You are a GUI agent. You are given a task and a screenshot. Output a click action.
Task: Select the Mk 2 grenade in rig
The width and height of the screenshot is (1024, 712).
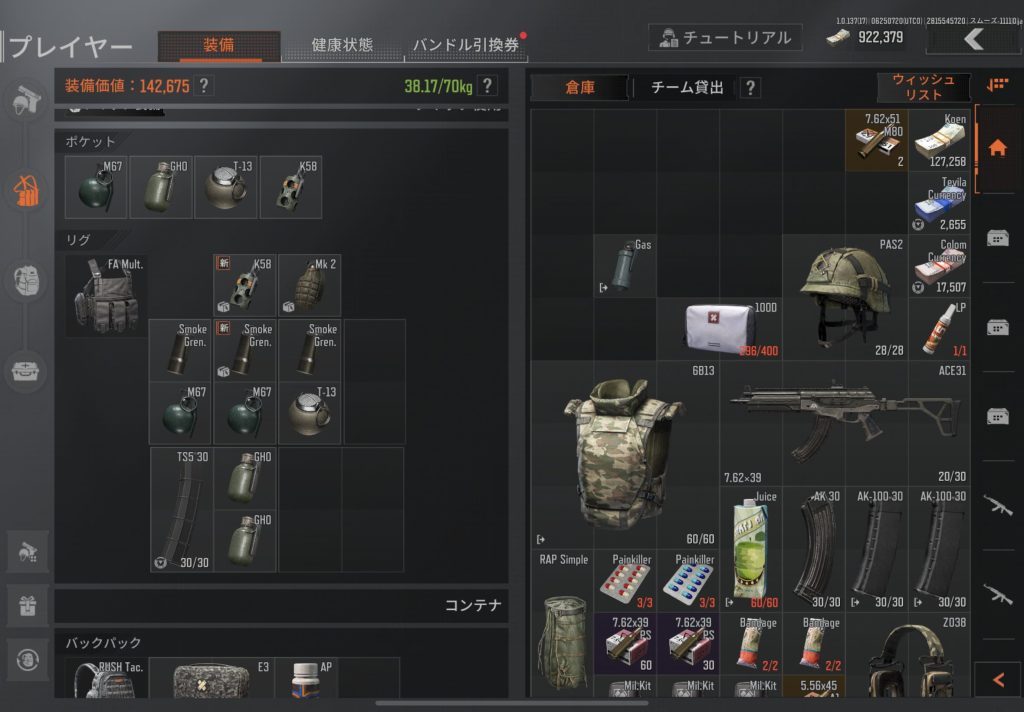(x=310, y=286)
